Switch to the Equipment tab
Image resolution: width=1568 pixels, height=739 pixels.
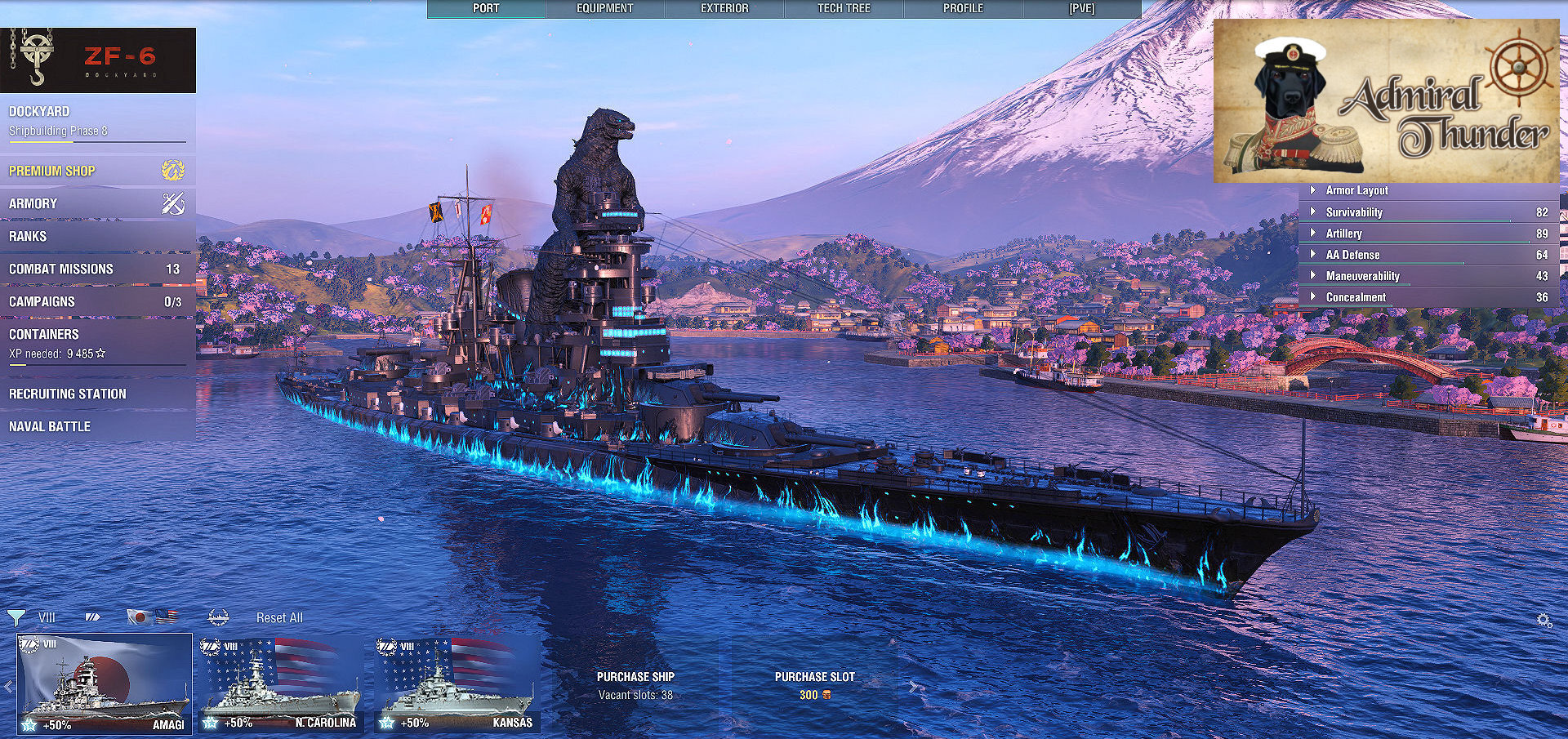[604, 8]
